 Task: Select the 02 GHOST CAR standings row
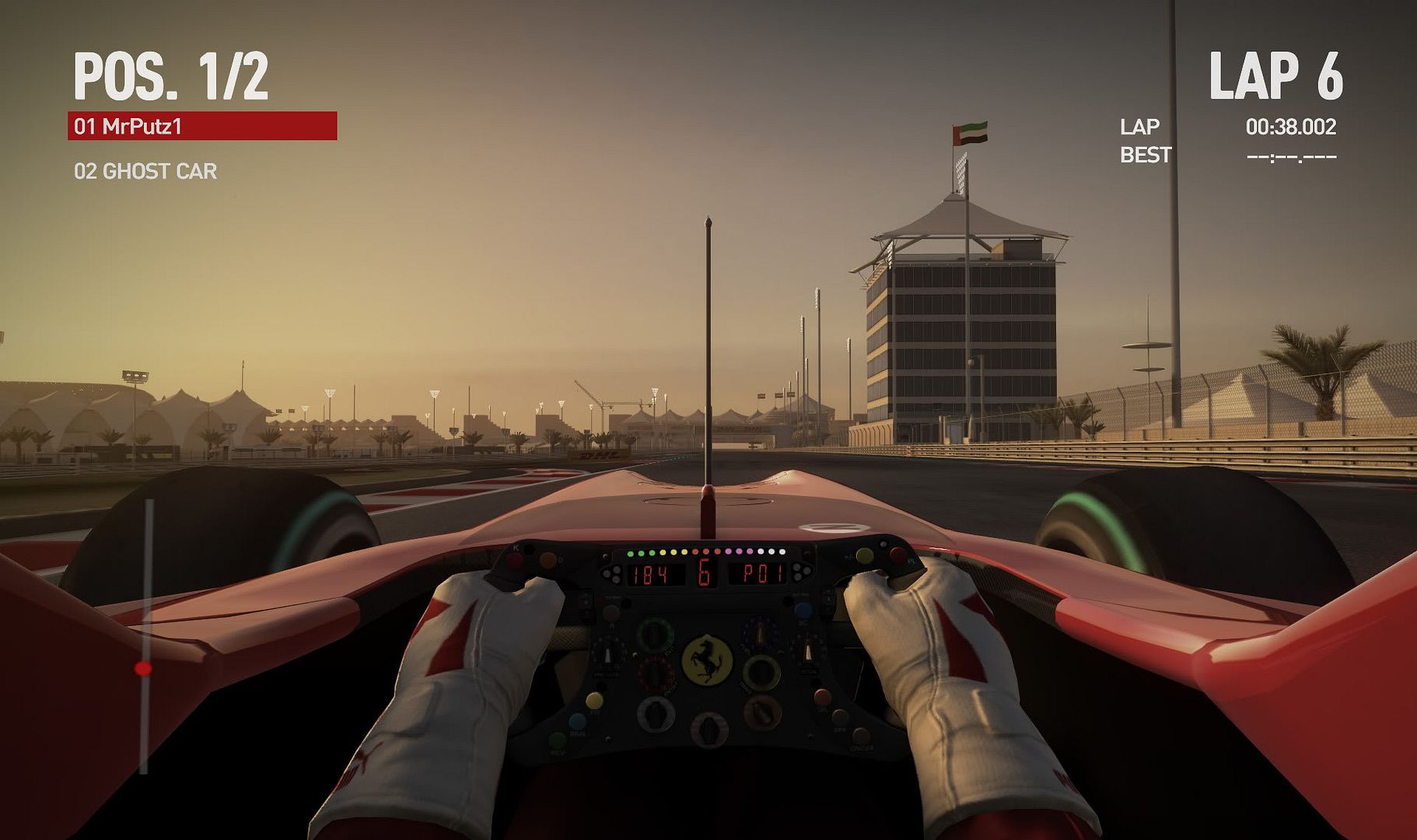[145, 171]
